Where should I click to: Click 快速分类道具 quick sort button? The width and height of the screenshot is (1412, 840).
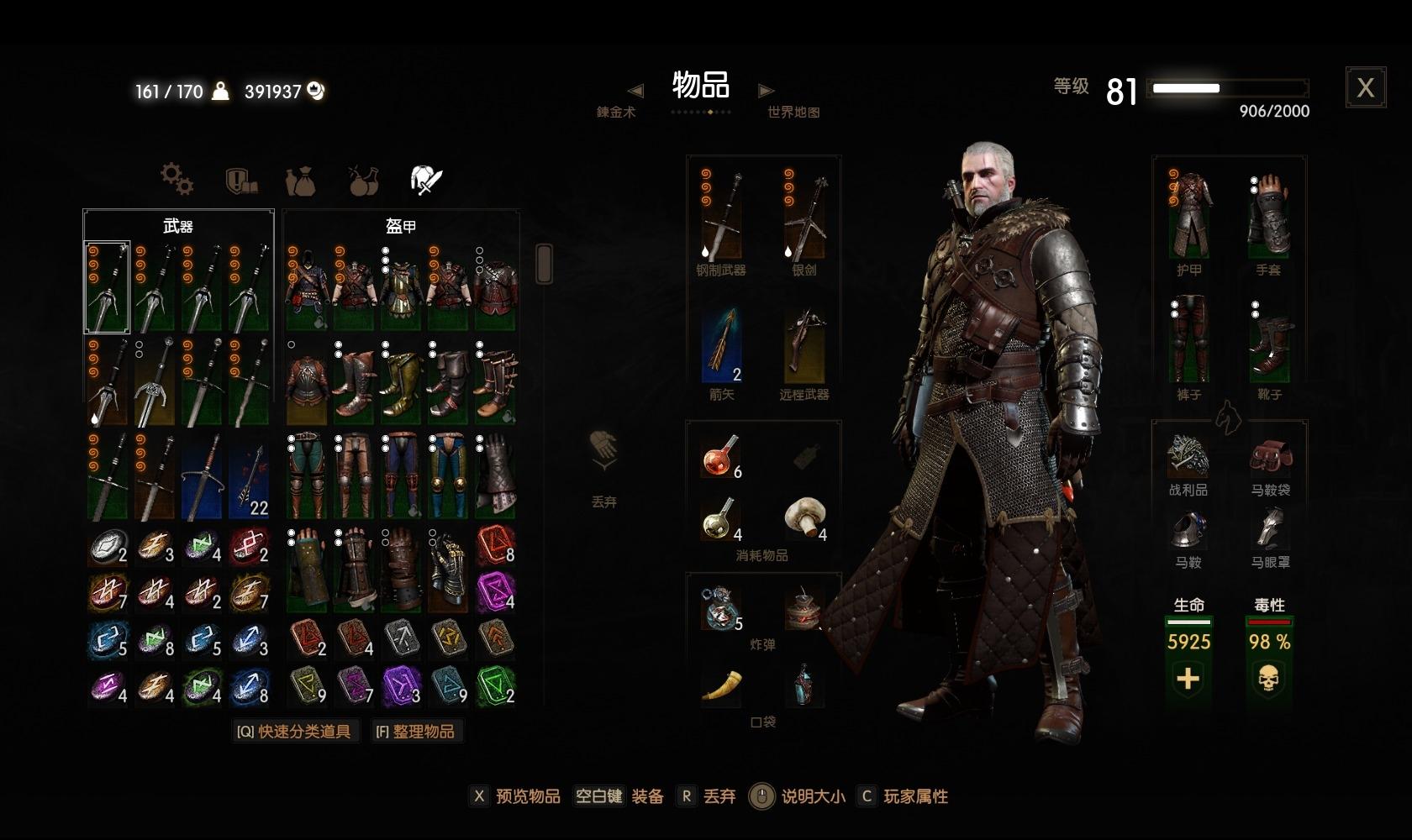click(x=294, y=732)
